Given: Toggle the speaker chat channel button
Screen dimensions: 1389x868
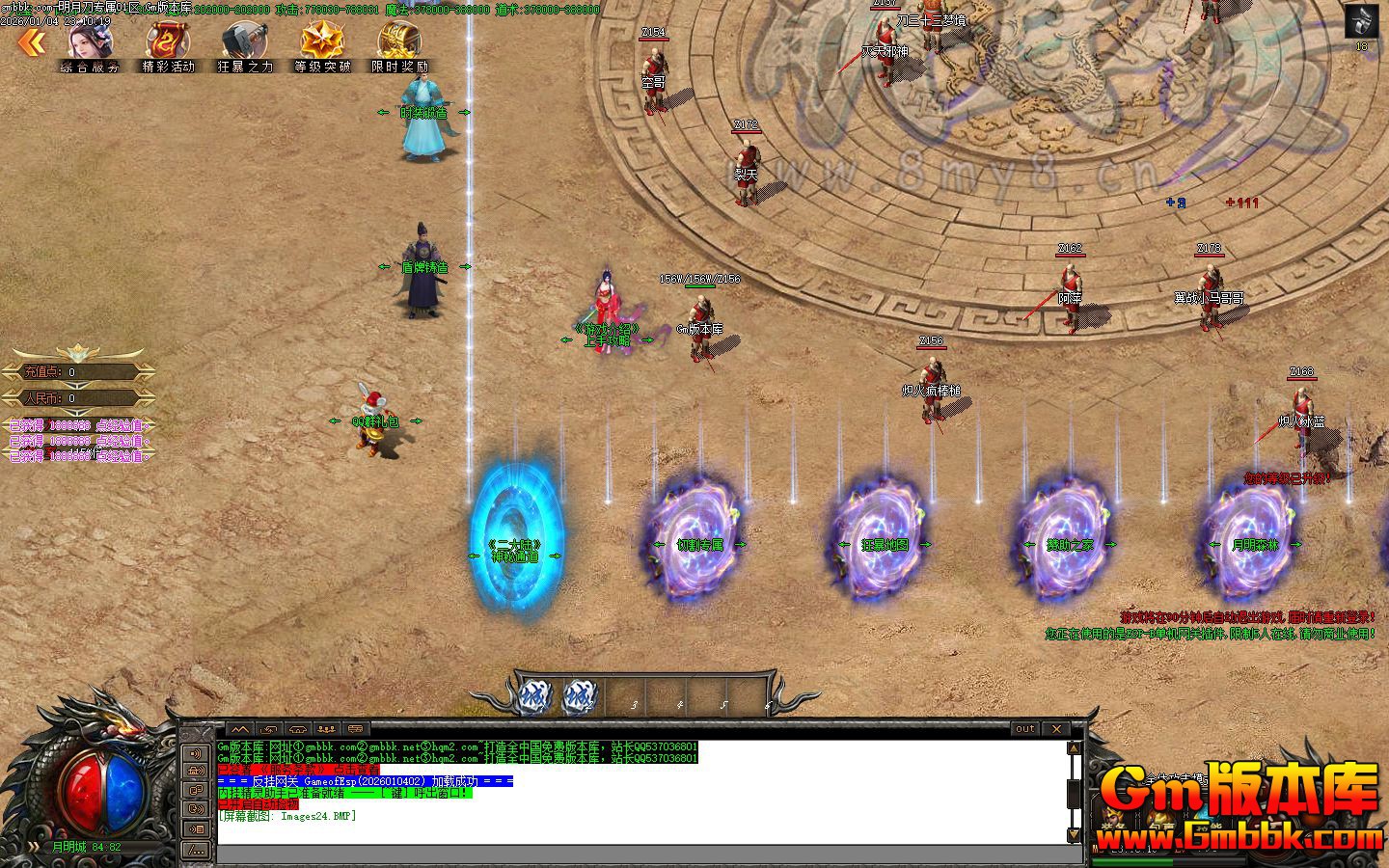Looking at the screenshot, I should (197, 753).
